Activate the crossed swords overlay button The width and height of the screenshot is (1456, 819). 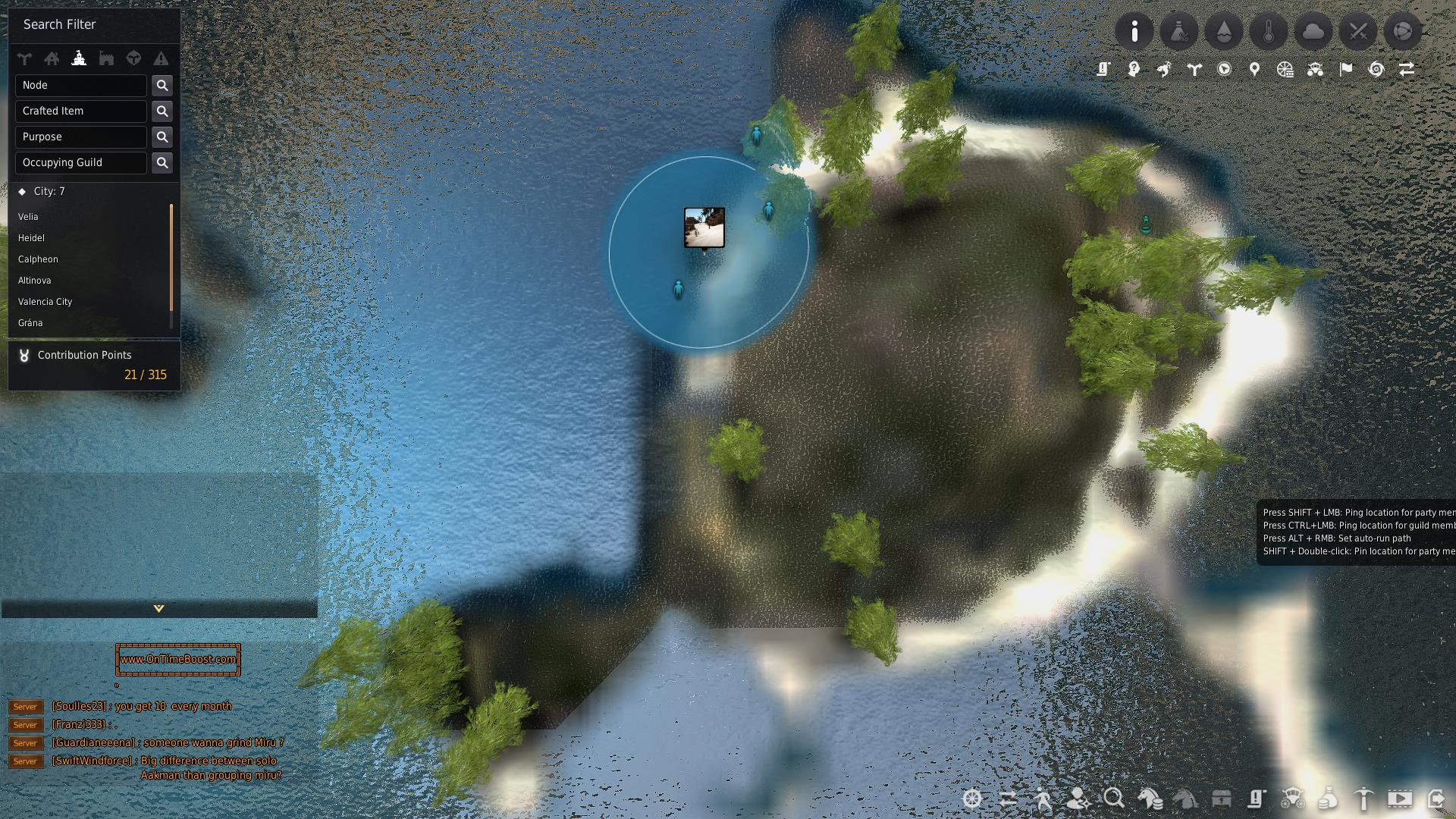pos(1358,32)
